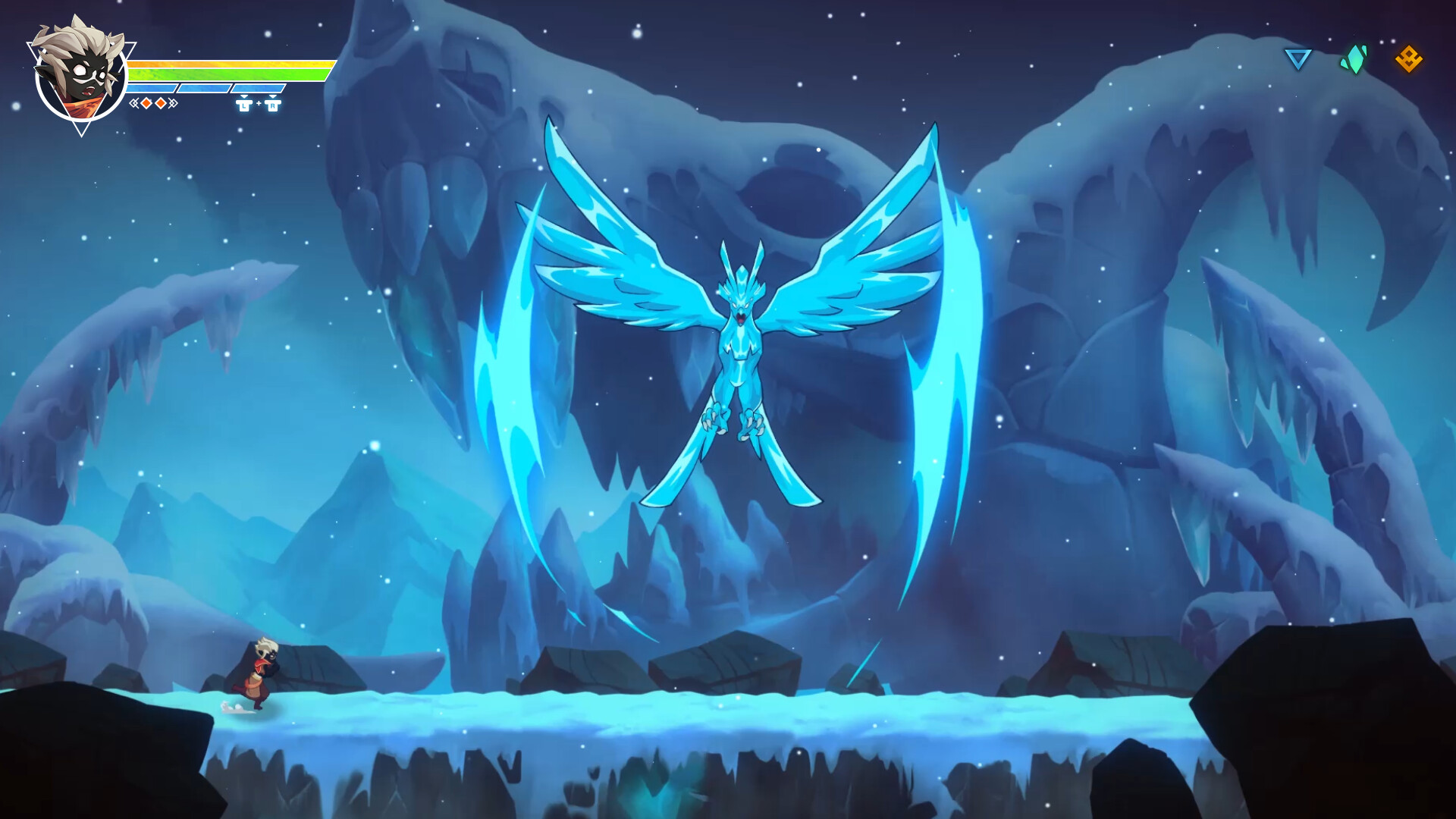This screenshot has width=1456, height=819.
Task: Toggle the first blue stamina segment
Action: click(150, 88)
